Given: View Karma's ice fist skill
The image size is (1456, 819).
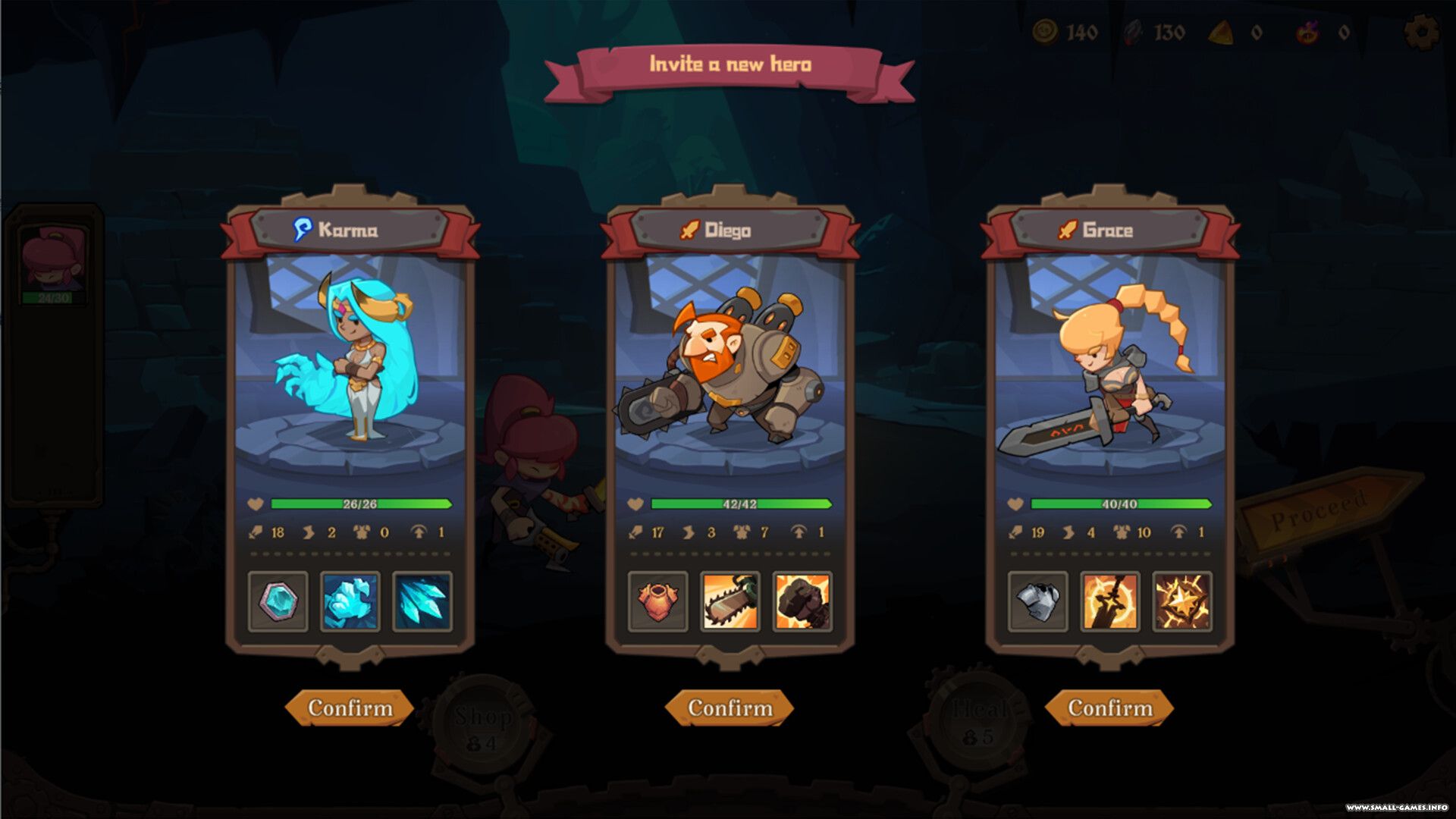Looking at the screenshot, I should (x=350, y=601).
